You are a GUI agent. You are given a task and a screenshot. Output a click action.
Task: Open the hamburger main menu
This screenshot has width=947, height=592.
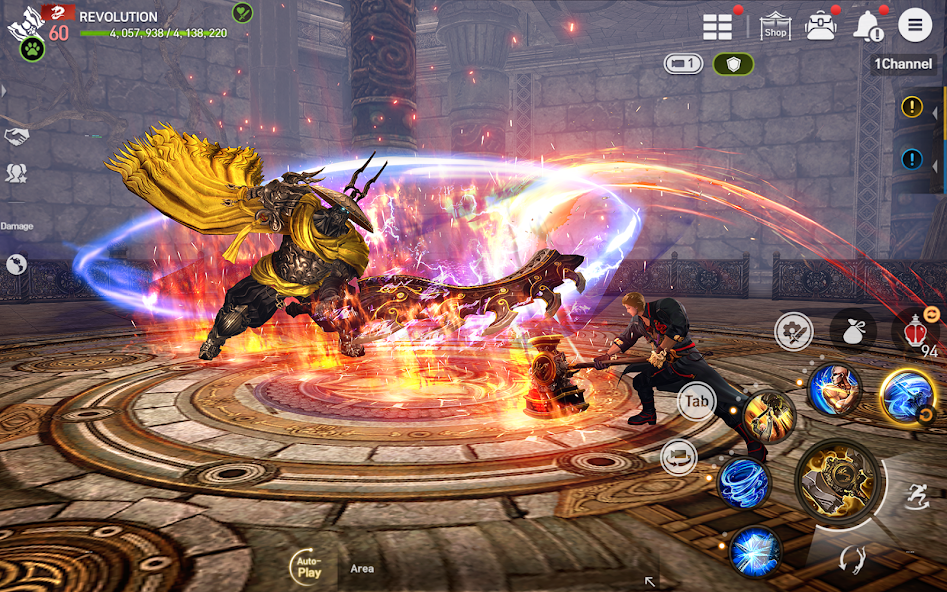[x=915, y=25]
